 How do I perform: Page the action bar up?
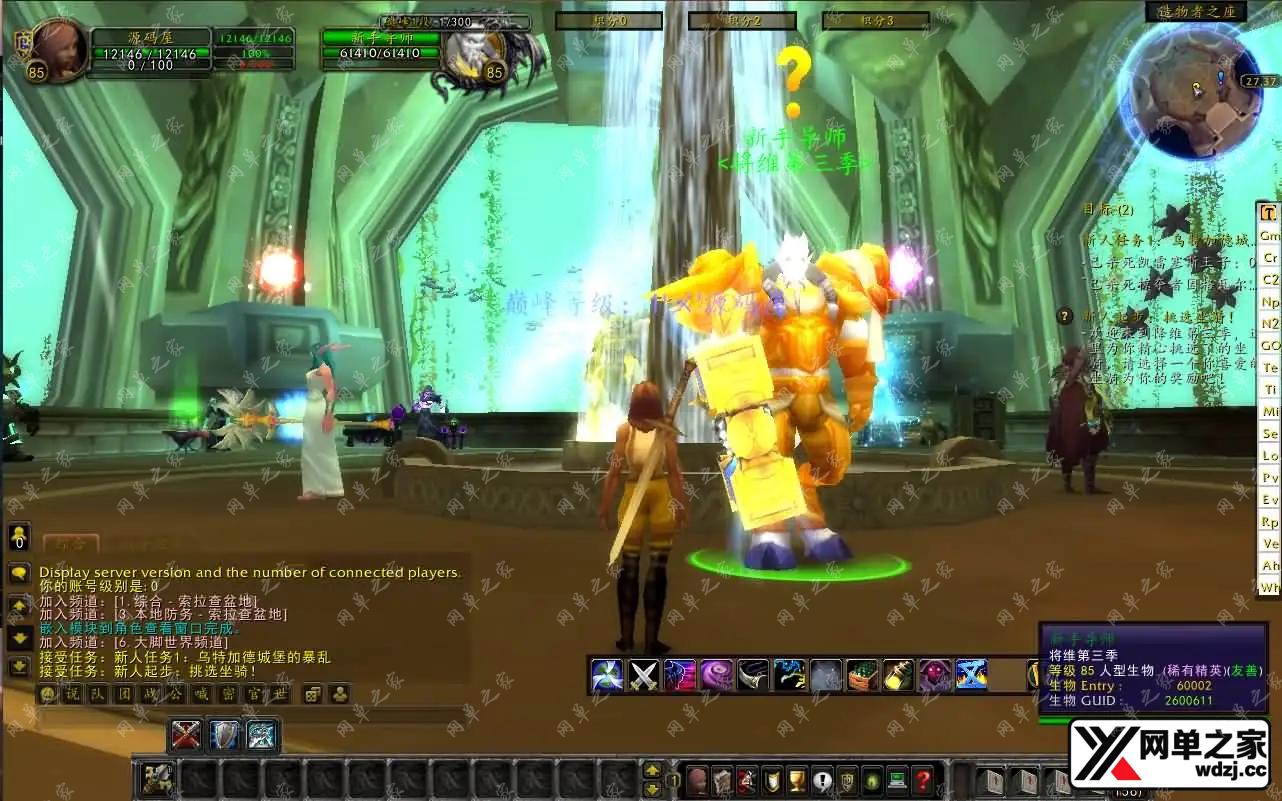pyautogui.click(x=652, y=769)
